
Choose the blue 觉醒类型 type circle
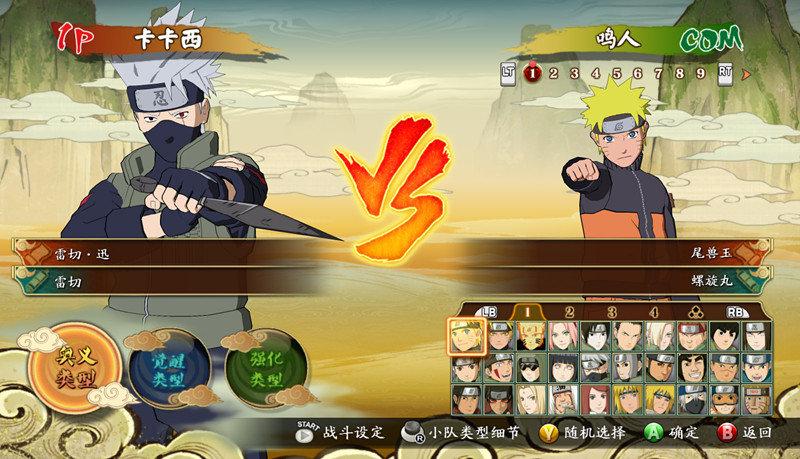[166, 368]
